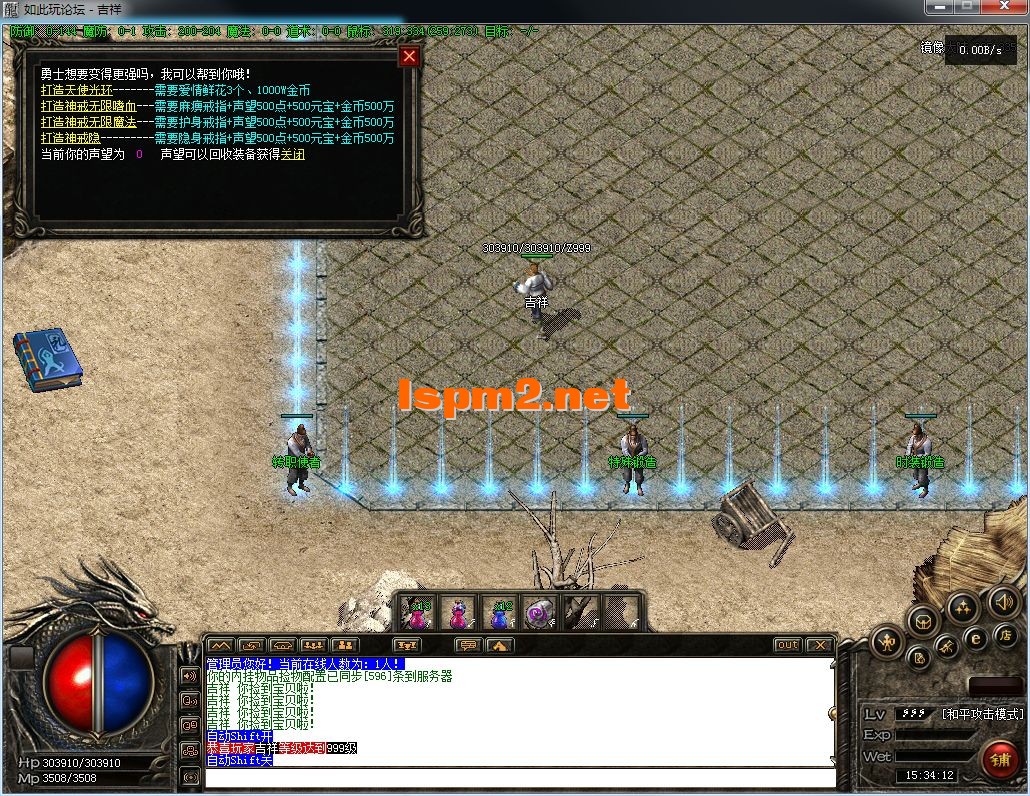Viewport: 1030px width, 796px height.
Task: Select the 打造神戒无限嗜血 option
Action: pos(87,106)
